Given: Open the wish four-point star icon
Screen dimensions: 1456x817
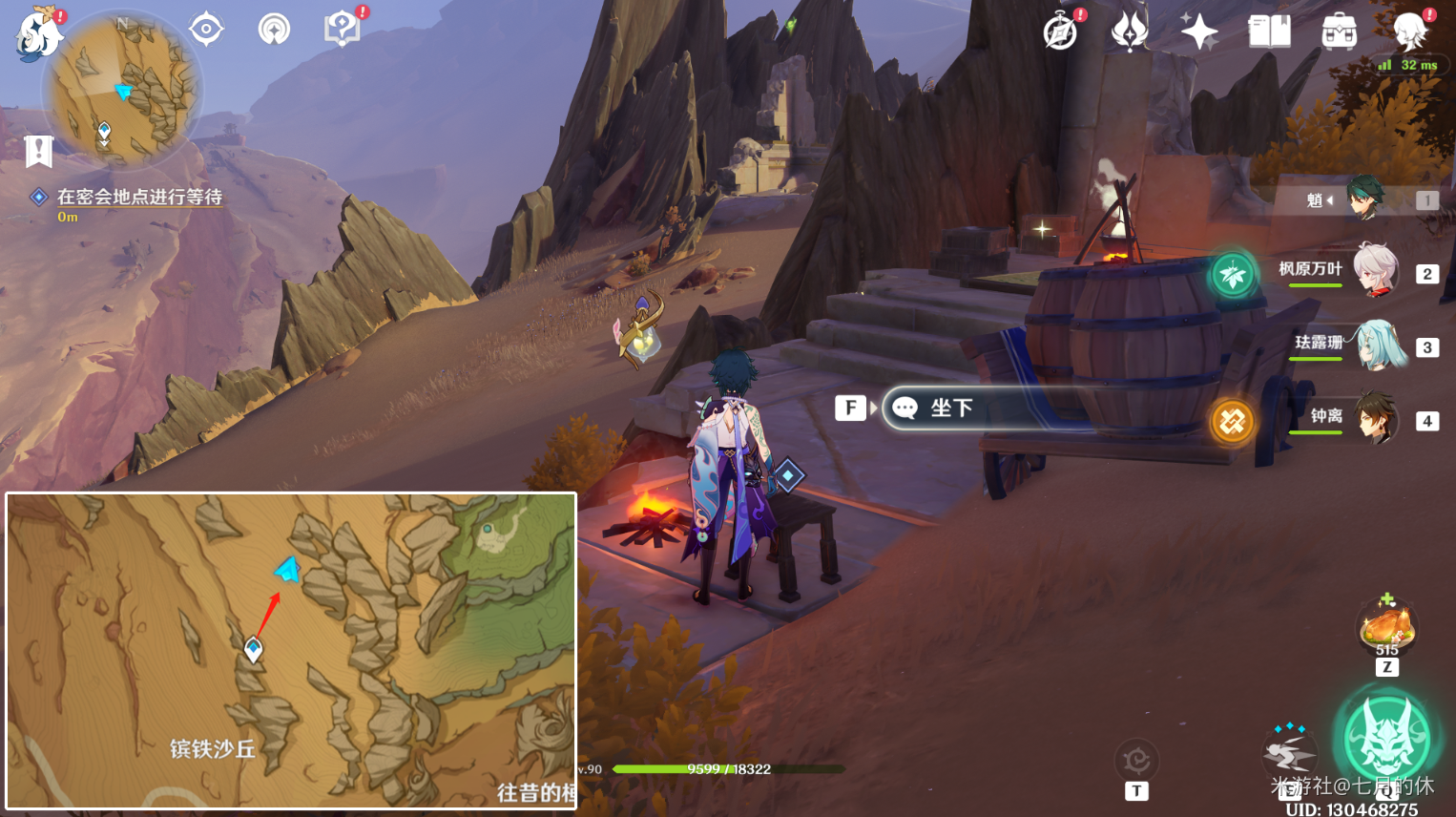Looking at the screenshot, I should click(x=1198, y=31).
